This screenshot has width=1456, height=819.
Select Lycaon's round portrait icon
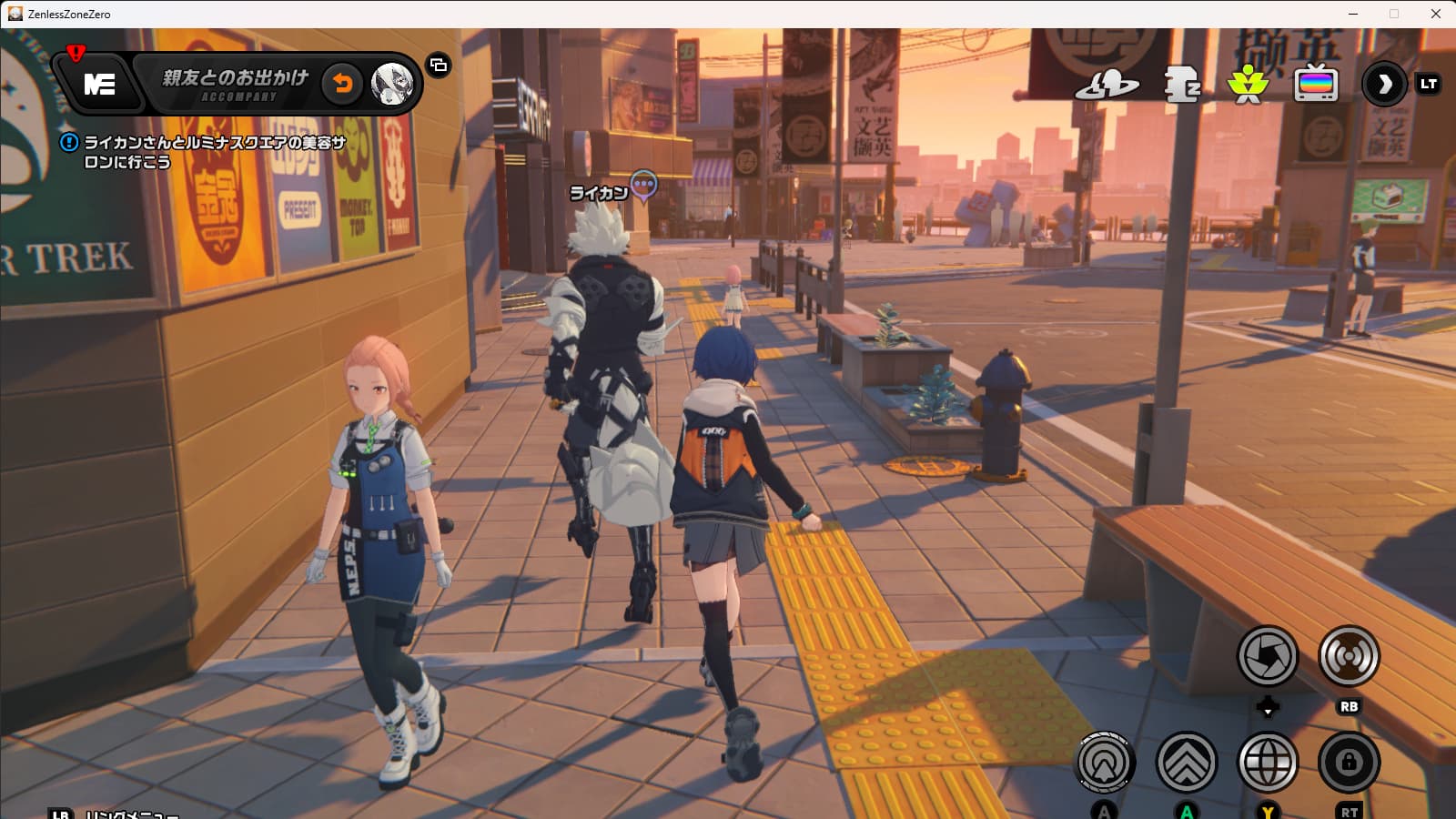click(x=393, y=84)
